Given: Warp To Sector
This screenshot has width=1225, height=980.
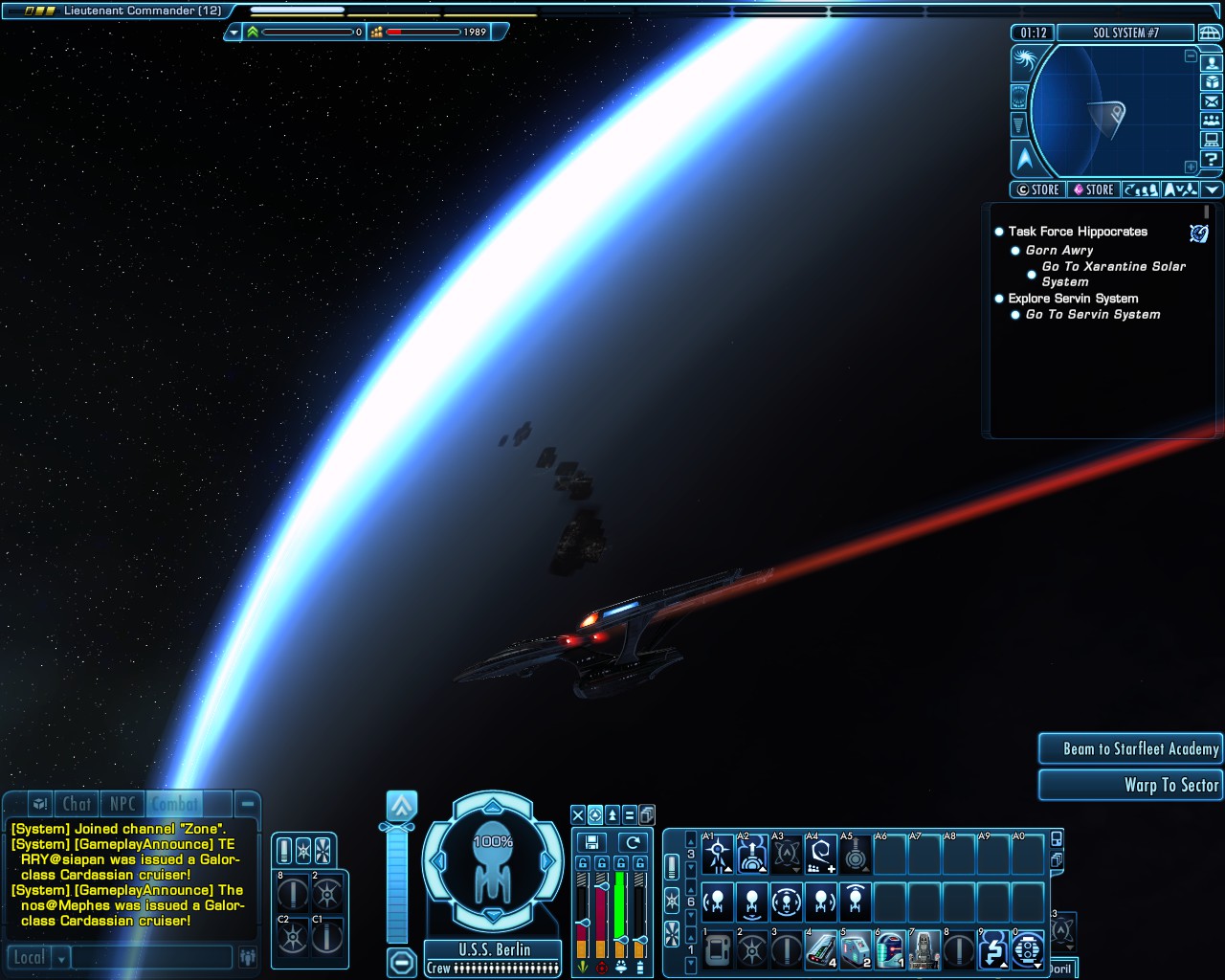Looking at the screenshot, I should point(1131,785).
